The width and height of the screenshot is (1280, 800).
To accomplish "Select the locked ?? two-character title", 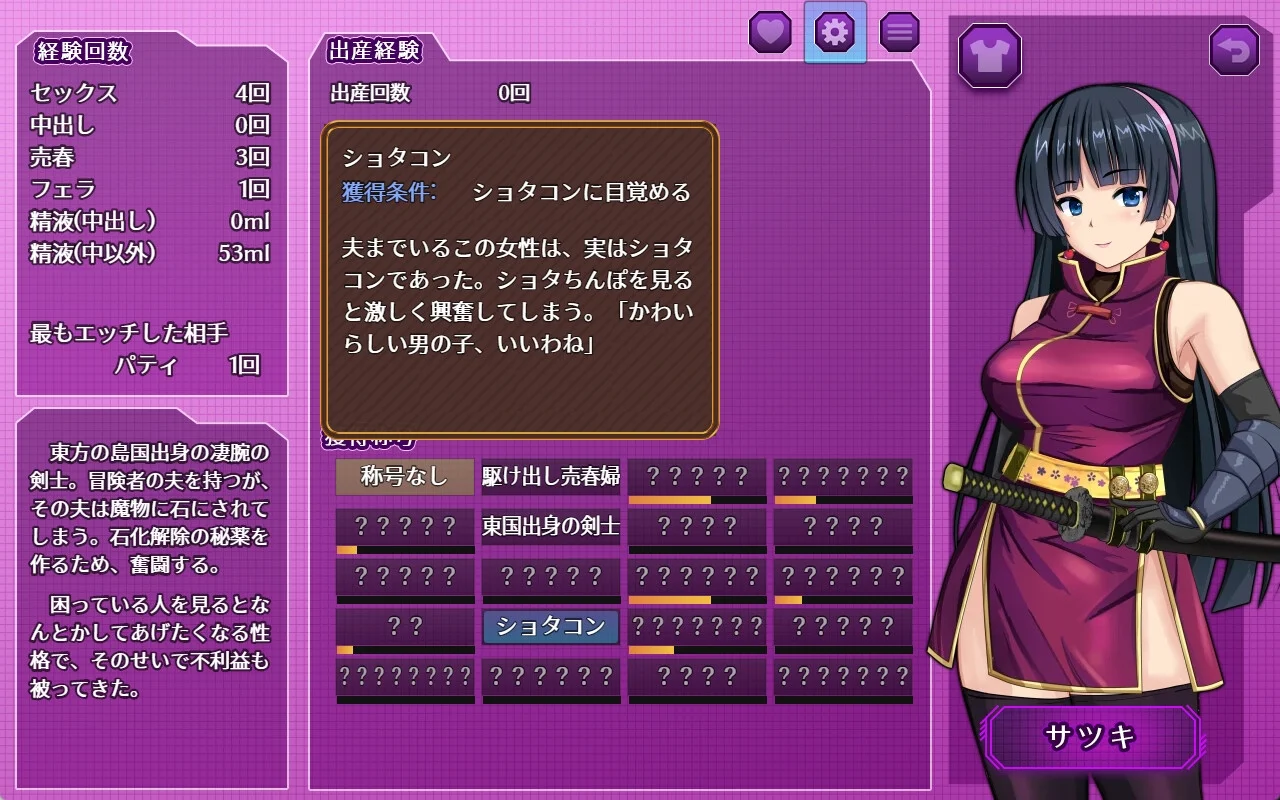I will pos(405,627).
